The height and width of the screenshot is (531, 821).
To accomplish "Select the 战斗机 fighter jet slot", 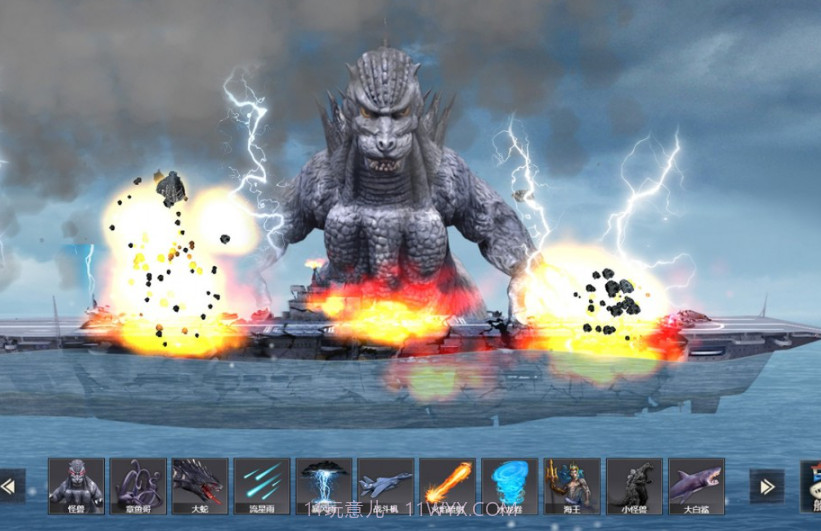I will click(385, 486).
